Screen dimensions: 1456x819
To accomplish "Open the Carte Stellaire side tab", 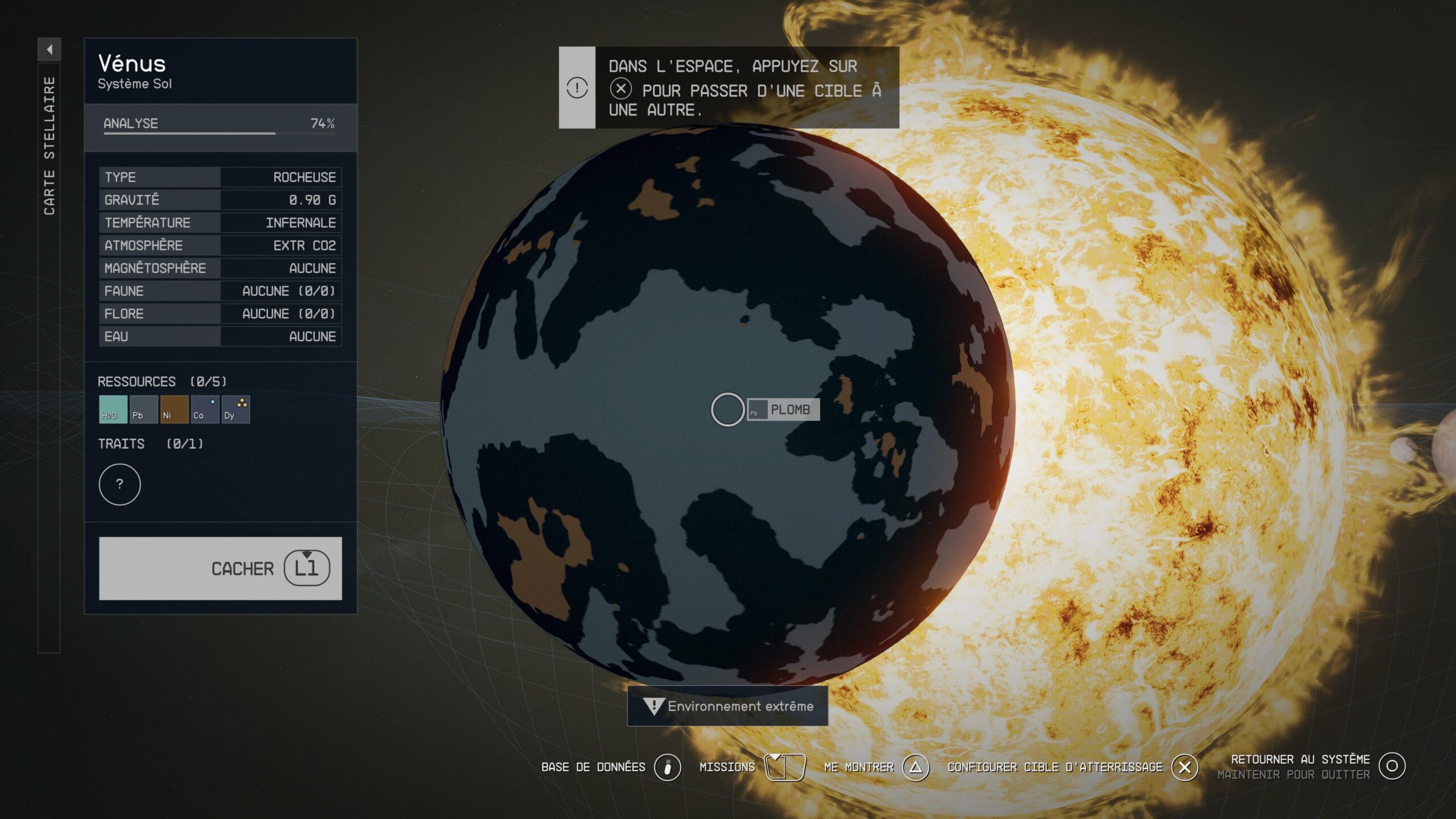I will (49, 146).
